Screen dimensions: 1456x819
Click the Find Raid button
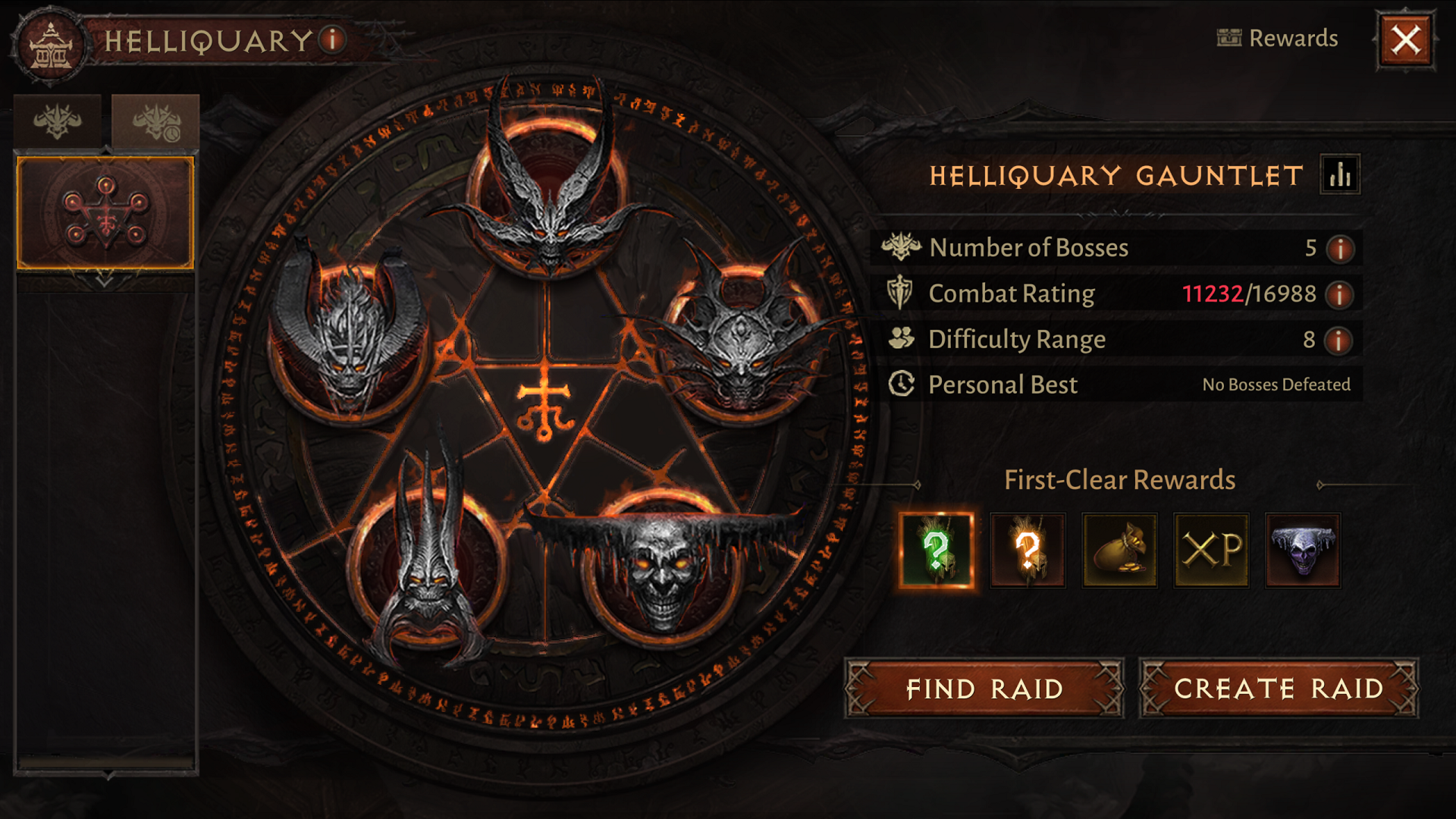(x=984, y=689)
